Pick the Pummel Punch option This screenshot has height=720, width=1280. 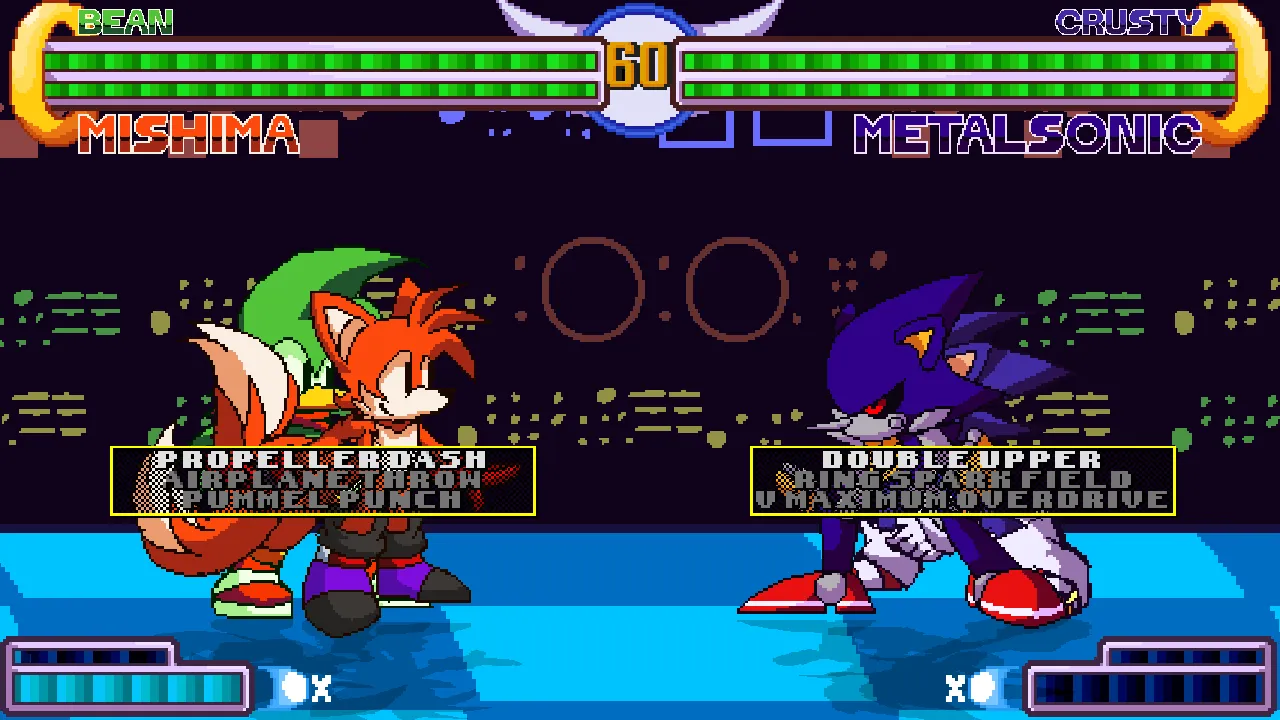(x=322, y=498)
